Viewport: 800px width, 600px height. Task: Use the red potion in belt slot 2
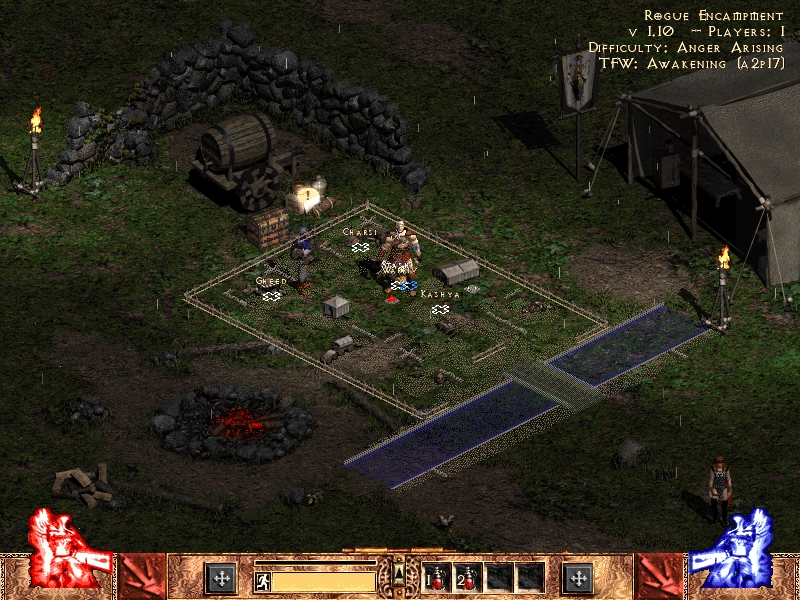(x=467, y=577)
